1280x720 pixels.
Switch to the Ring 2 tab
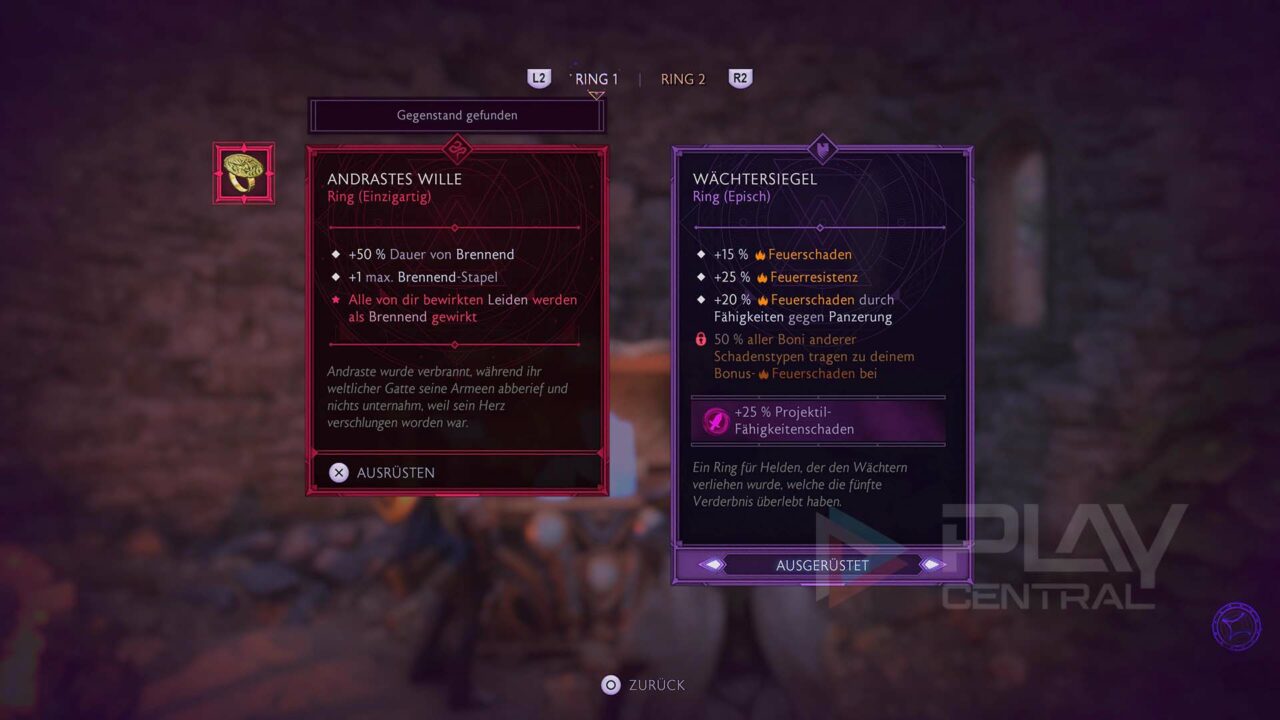(x=683, y=79)
